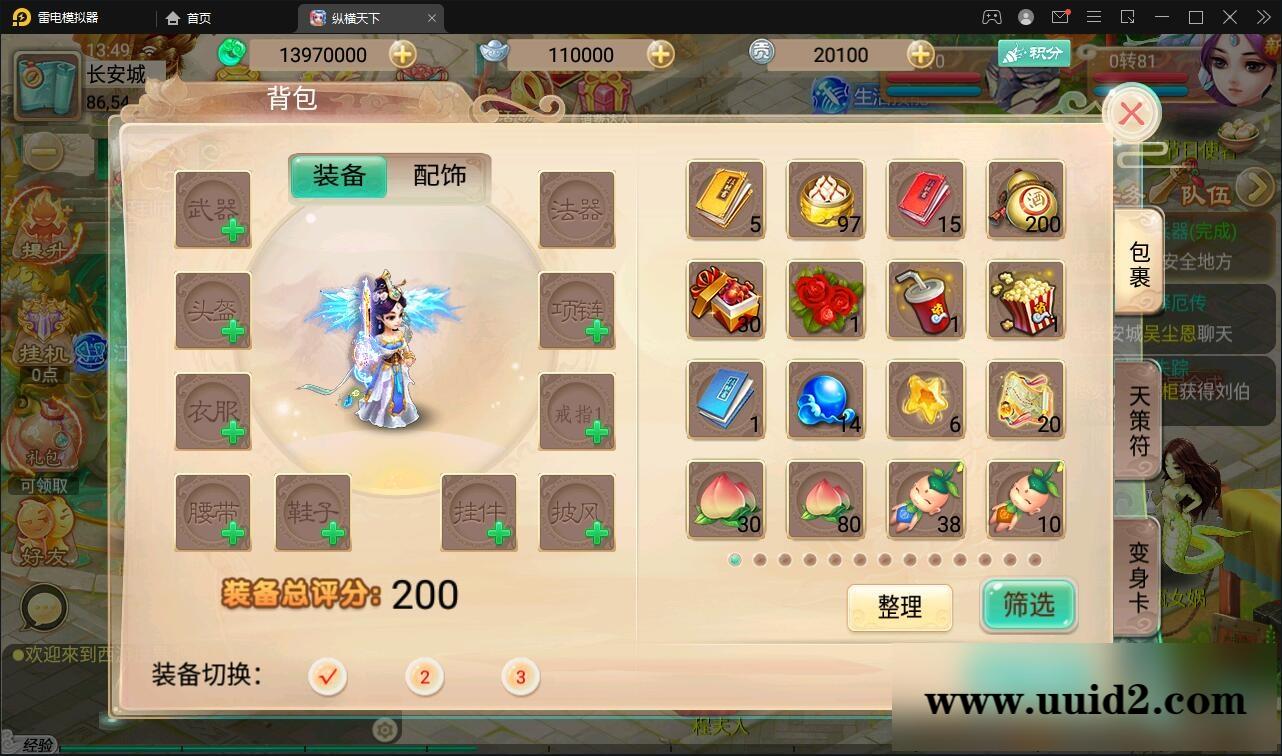Click the 积分 points icon at top
Viewport: 1282px width, 756px height.
tap(1034, 53)
